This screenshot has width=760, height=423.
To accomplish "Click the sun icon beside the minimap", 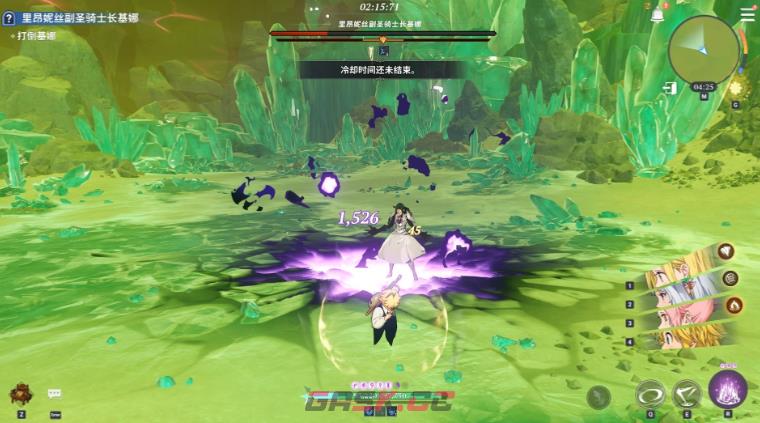I will pyautogui.click(x=736, y=87).
